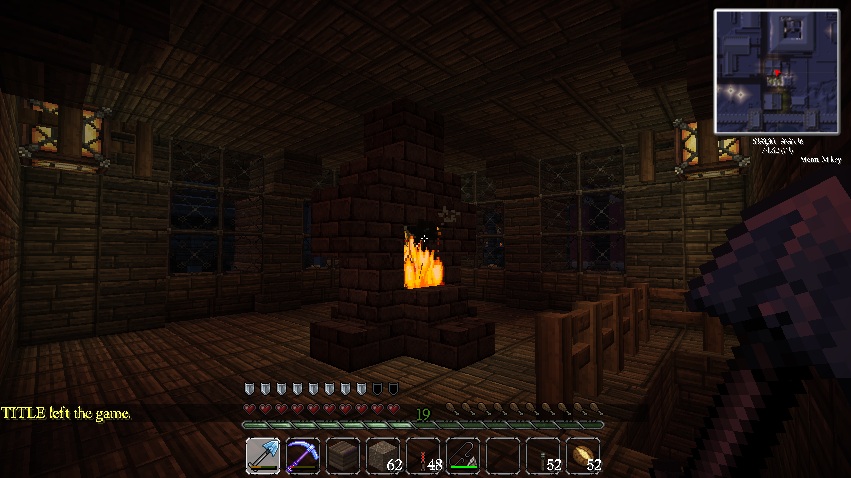851x478 pixels.
Task: Choose the purple pickaxe in the hotbar
Action: coord(303,455)
